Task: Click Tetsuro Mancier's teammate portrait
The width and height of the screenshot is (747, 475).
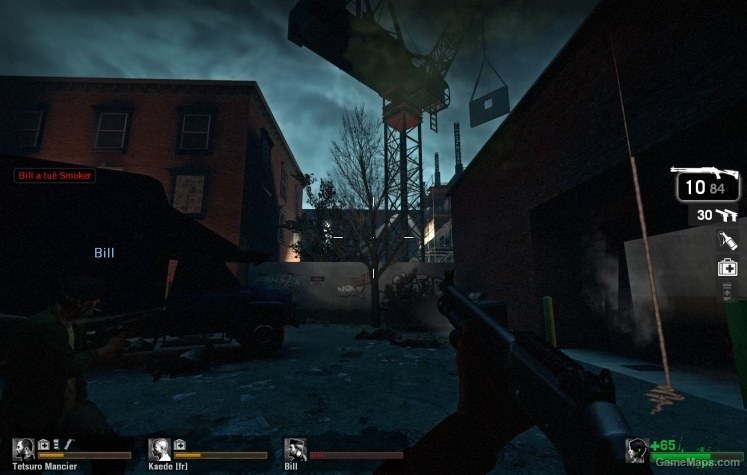Action: click(x=23, y=449)
